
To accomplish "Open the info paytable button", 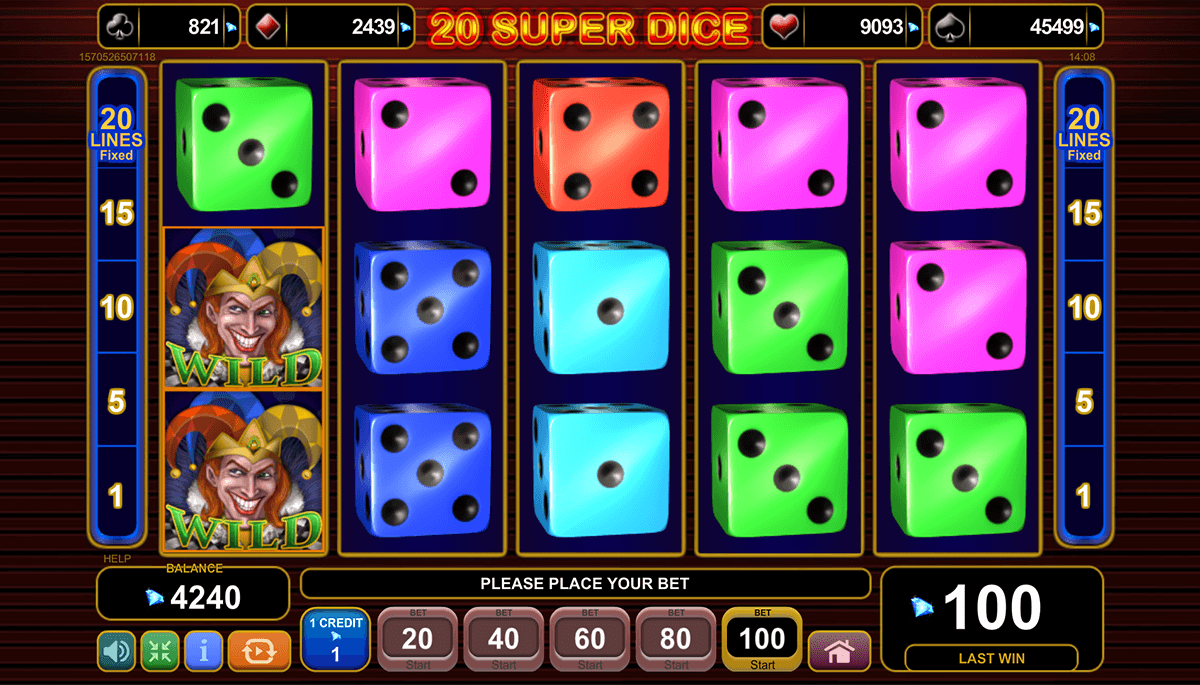I will click(x=203, y=651).
